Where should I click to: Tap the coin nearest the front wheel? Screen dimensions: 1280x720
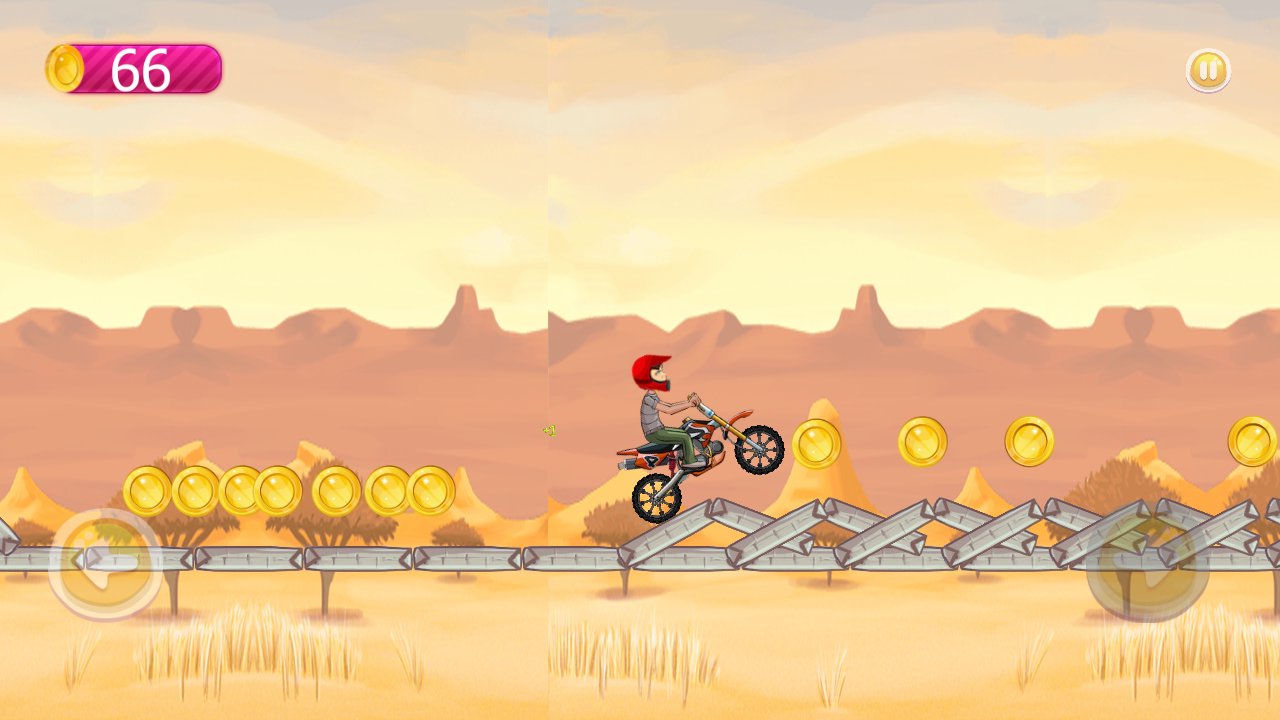817,440
